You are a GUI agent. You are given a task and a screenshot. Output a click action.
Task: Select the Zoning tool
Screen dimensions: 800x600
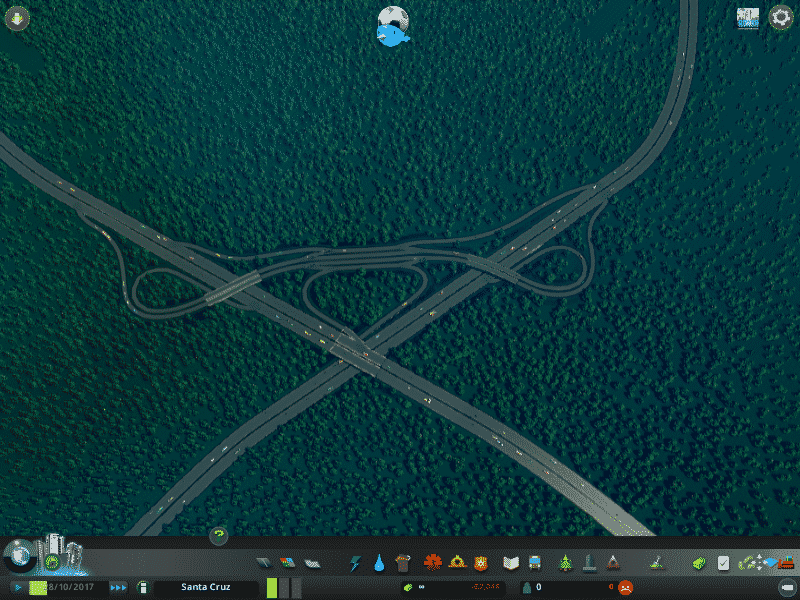click(x=287, y=563)
